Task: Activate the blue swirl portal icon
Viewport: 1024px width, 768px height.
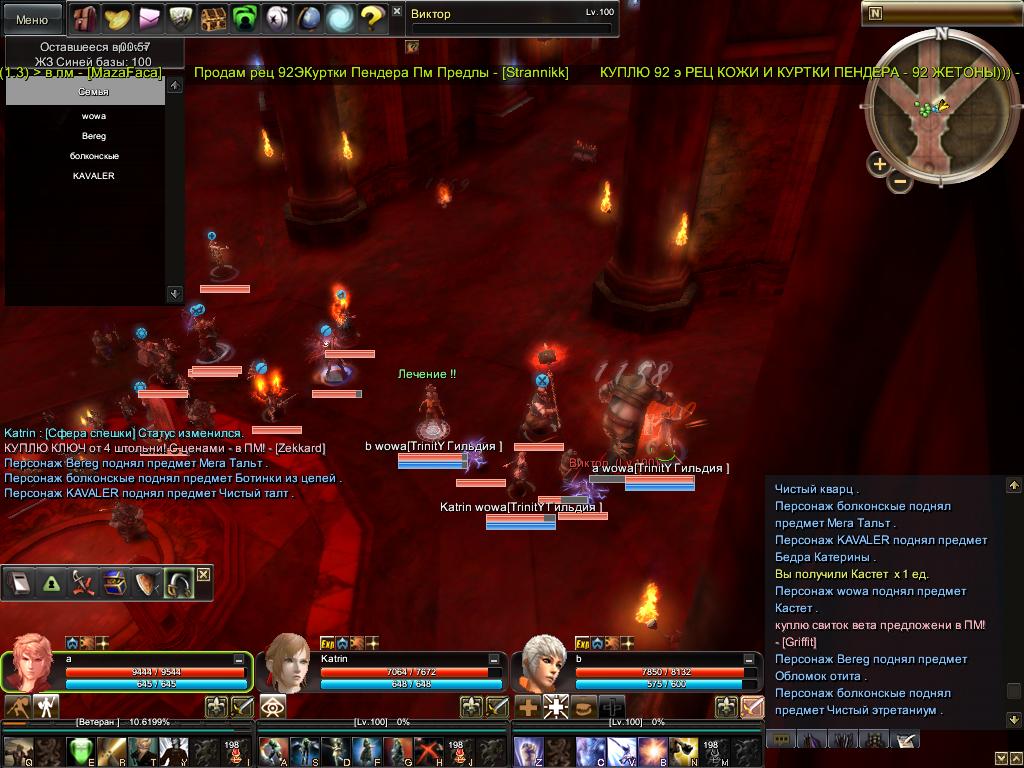Action: pyautogui.click(x=340, y=17)
